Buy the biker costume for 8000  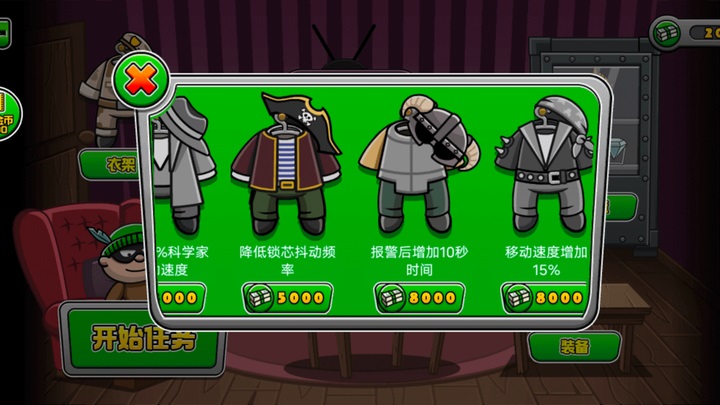tap(543, 297)
